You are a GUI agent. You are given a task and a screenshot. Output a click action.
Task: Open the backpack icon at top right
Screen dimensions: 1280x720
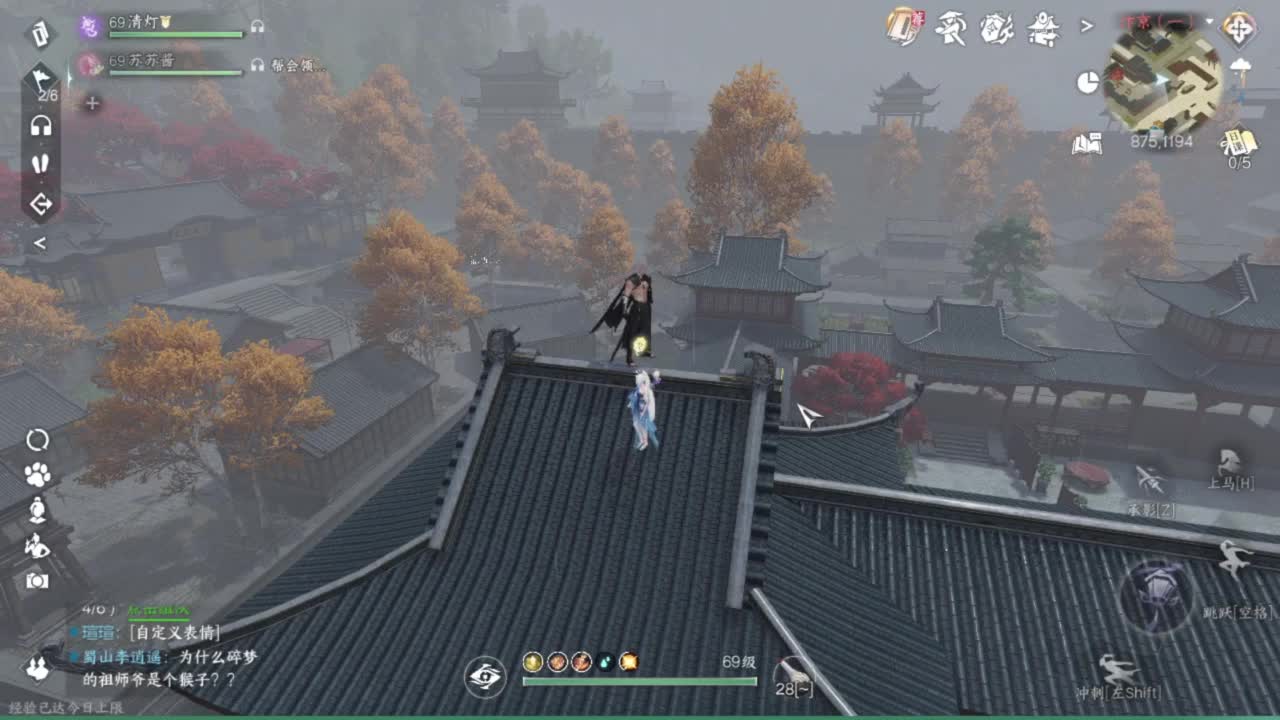click(x=902, y=27)
